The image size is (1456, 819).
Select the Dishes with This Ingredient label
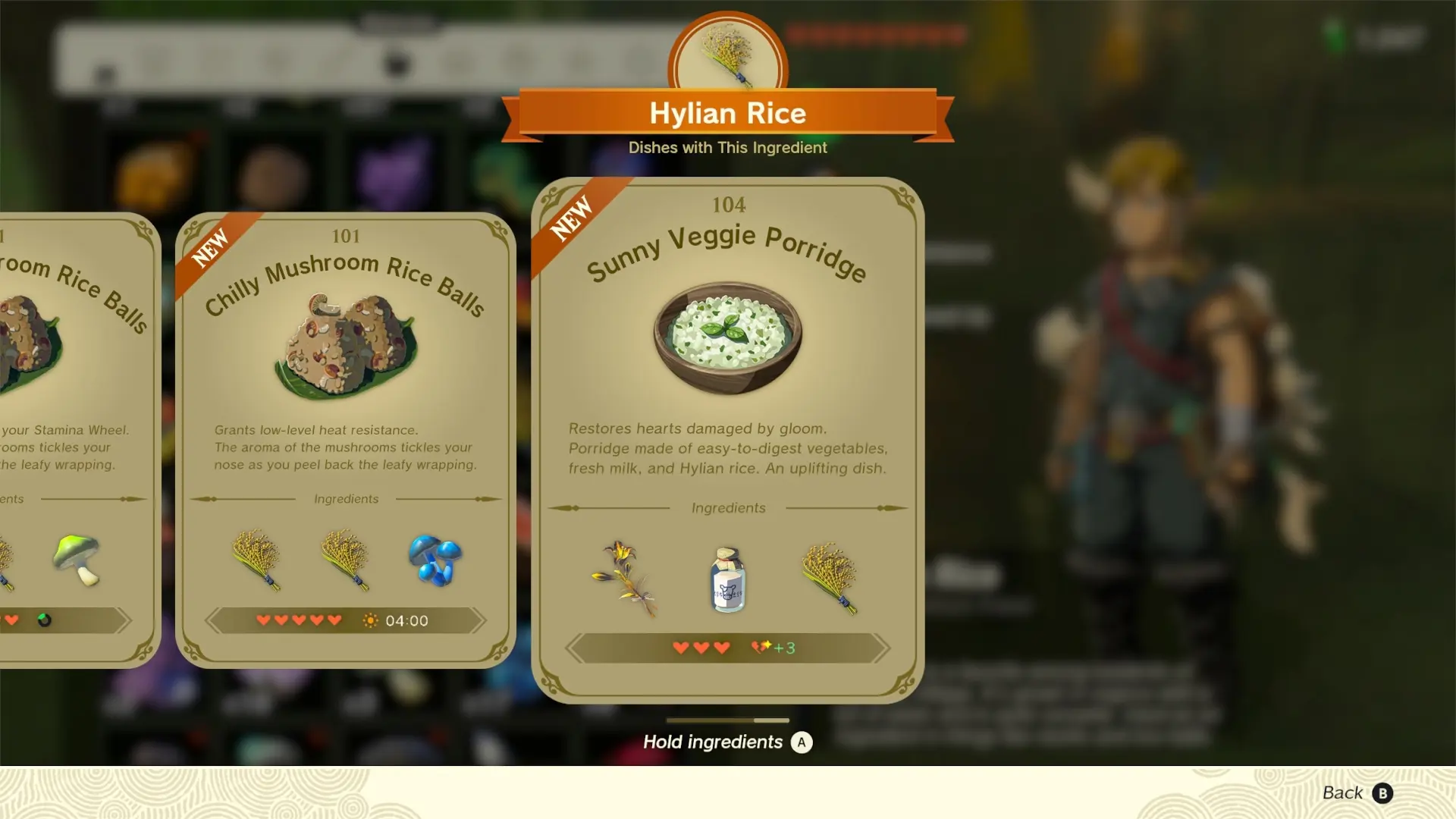point(726,148)
